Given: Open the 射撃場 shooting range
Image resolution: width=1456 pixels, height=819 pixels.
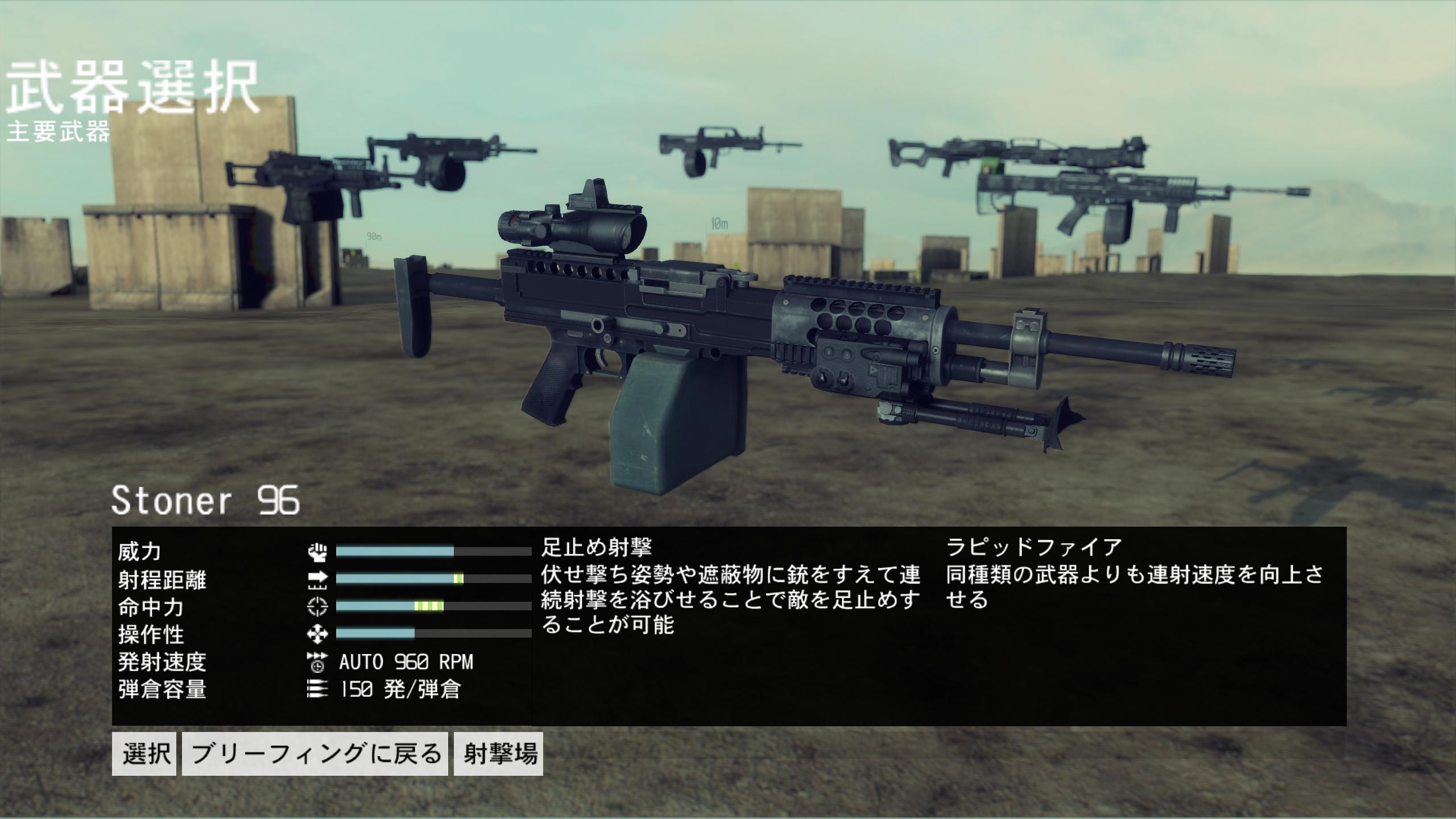Looking at the screenshot, I should tap(498, 754).
